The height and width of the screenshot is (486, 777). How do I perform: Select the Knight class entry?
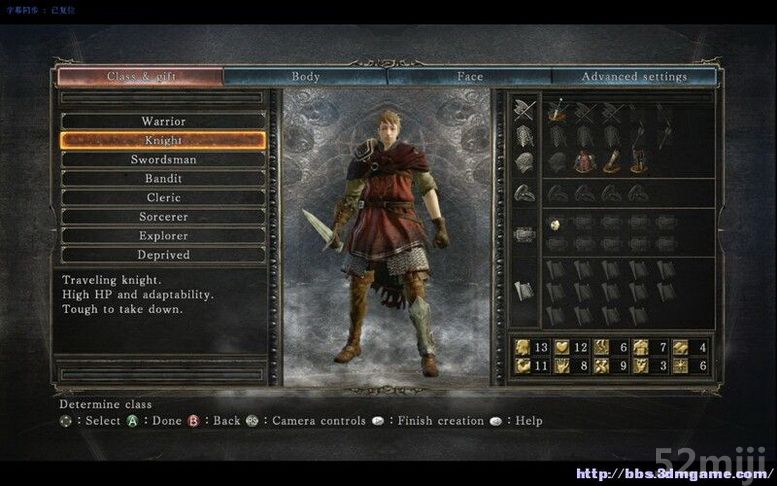pyautogui.click(x=163, y=140)
